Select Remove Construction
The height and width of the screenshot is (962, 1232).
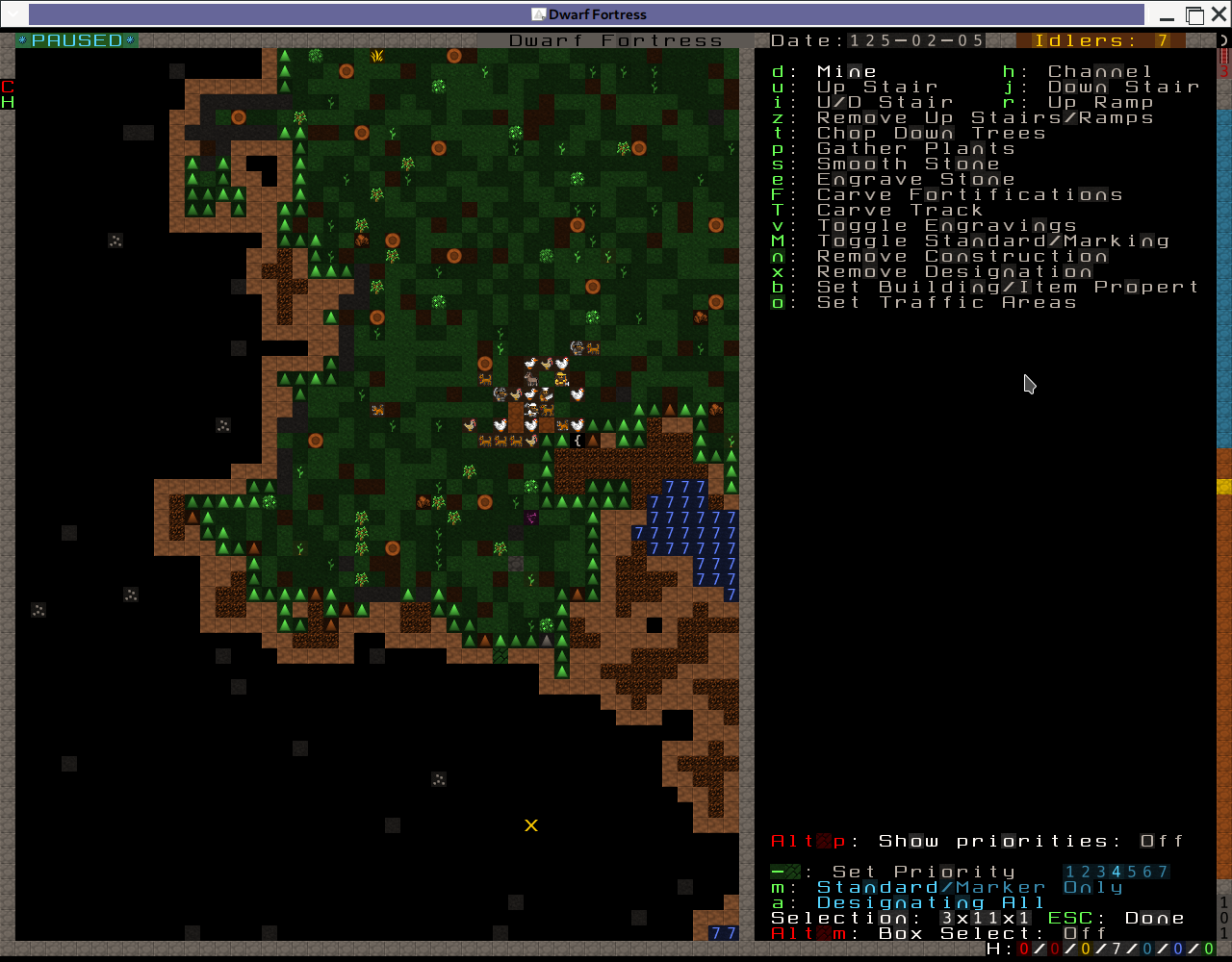pos(962,256)
